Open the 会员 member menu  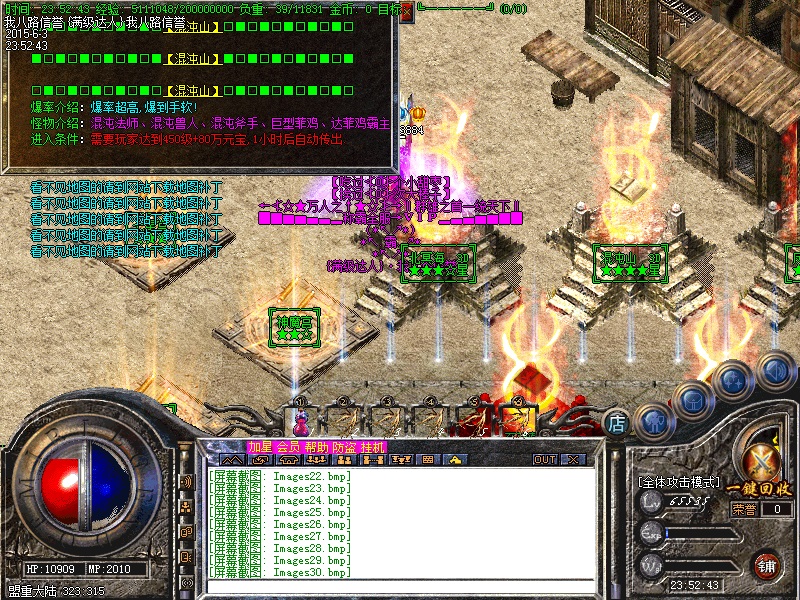288,446
